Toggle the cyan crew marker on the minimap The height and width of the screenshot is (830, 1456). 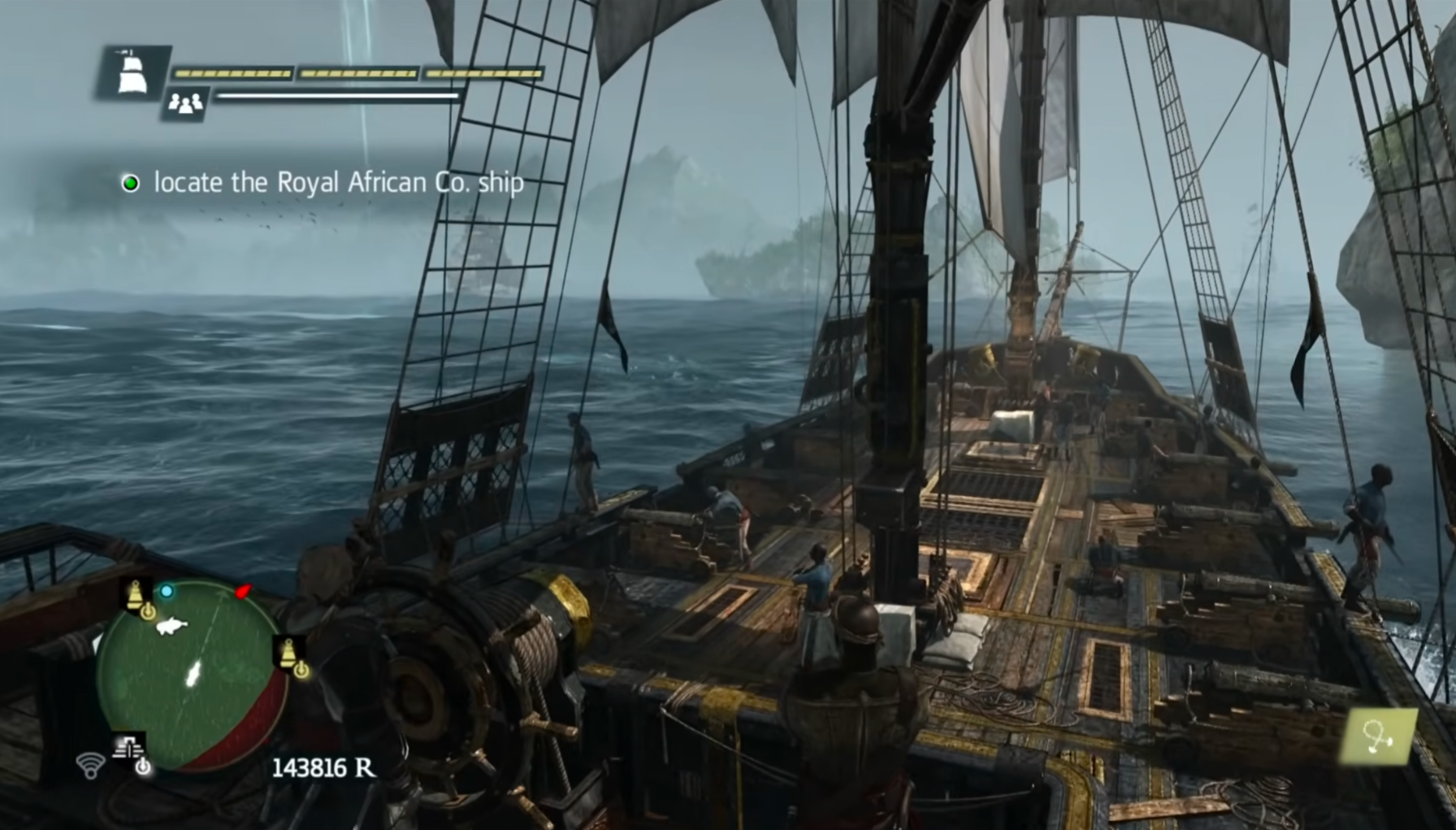click(167, 592)
